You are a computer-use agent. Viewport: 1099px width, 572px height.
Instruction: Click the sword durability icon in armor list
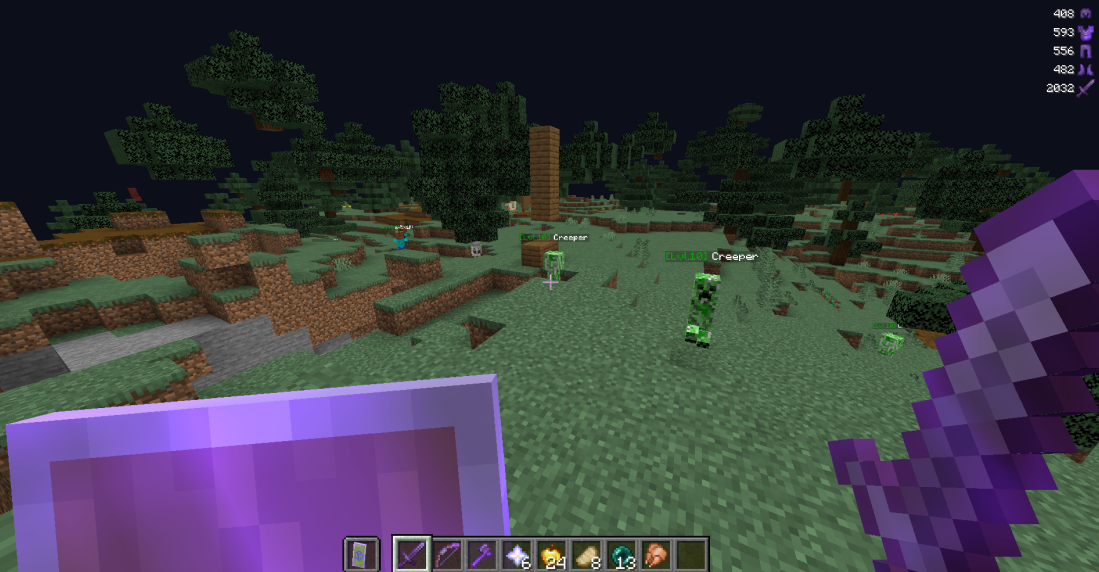pyautogui.click(x=1085, y=88)
